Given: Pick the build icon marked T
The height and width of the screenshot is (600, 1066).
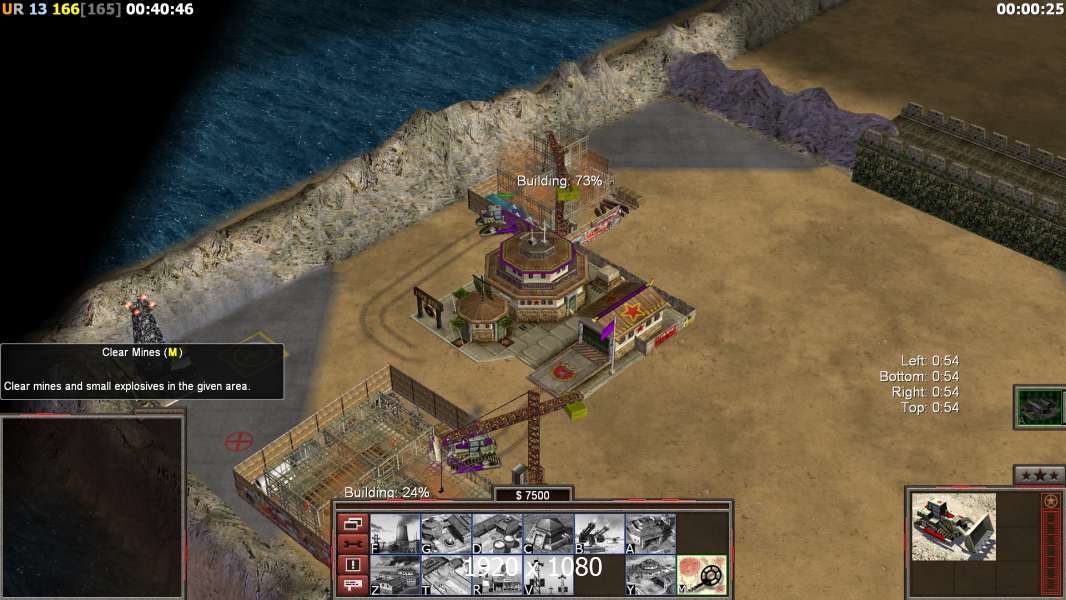Looking at the screenshot, I should pyautogui.click(x=446, y=575).
